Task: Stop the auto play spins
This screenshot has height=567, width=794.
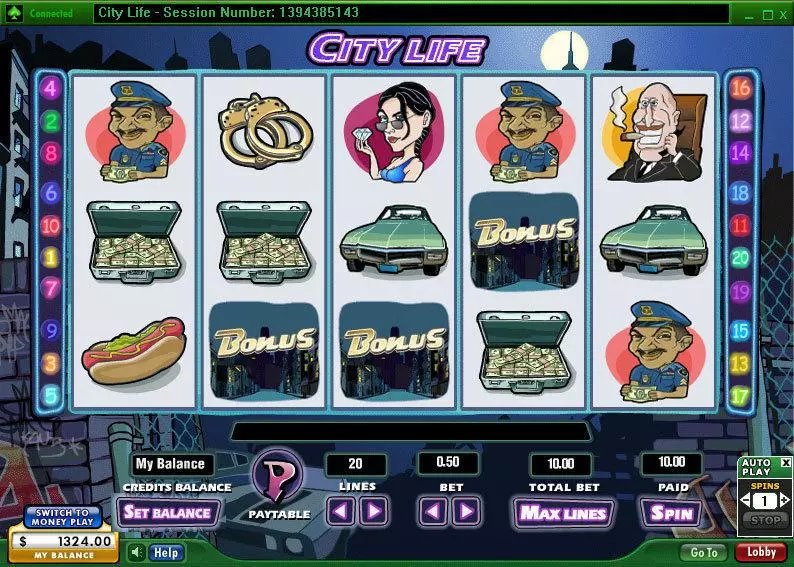Action: (764, 520)
